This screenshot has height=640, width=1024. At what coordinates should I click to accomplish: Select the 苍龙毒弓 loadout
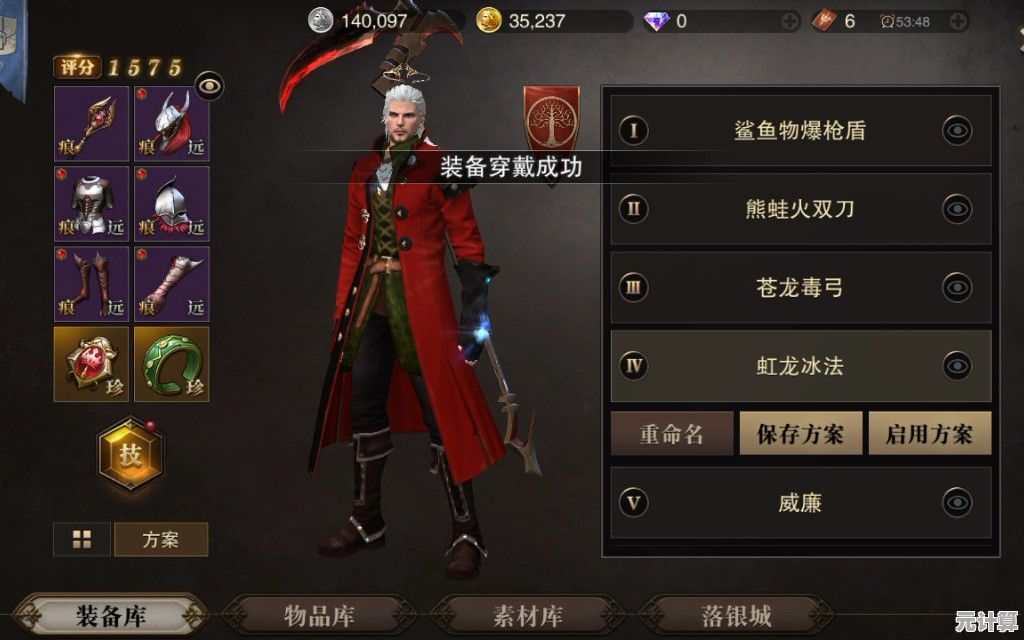[x=799, y=288]
